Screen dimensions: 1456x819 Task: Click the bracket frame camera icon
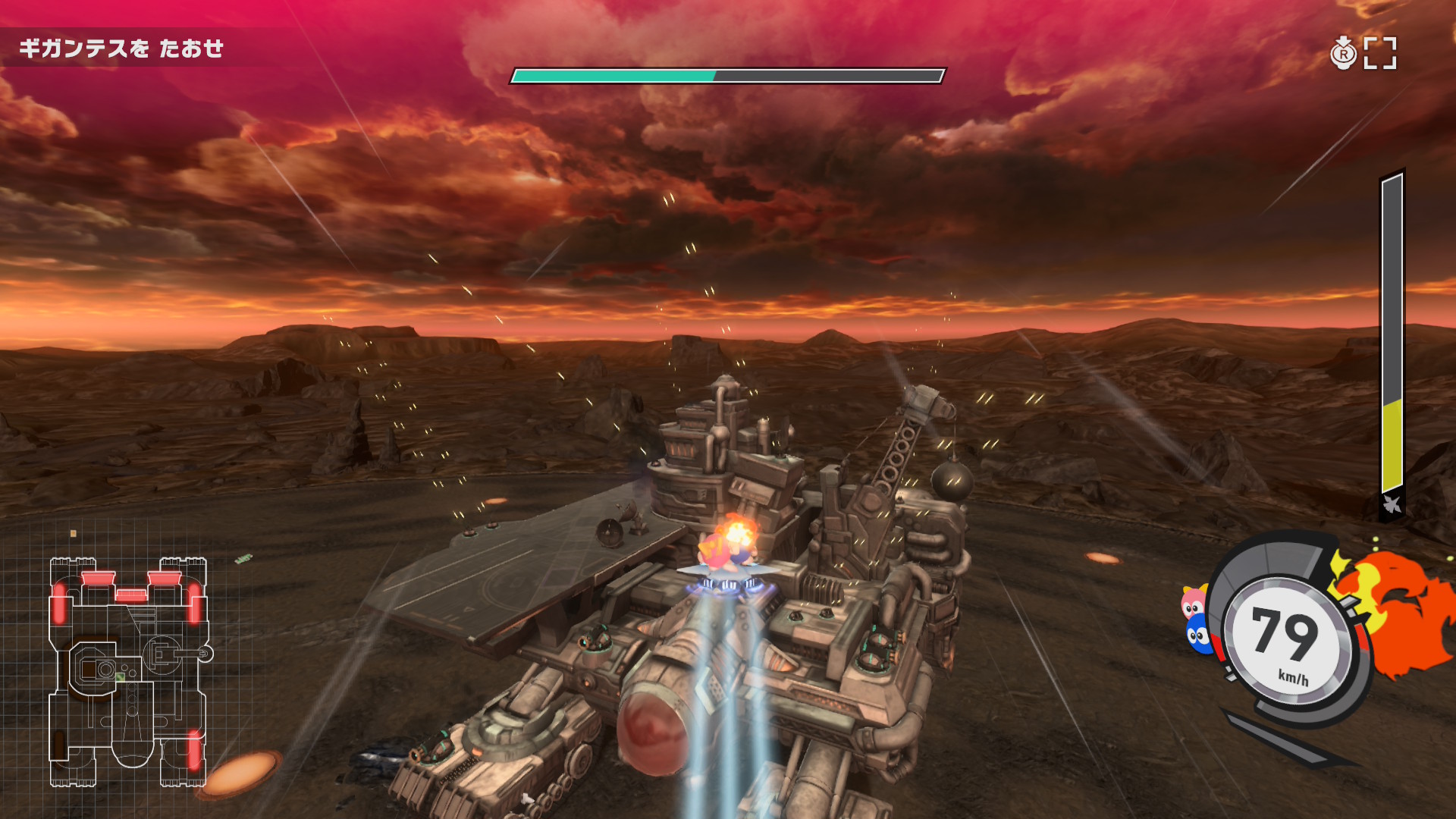pyautogui.click(x=1380, y=53)
